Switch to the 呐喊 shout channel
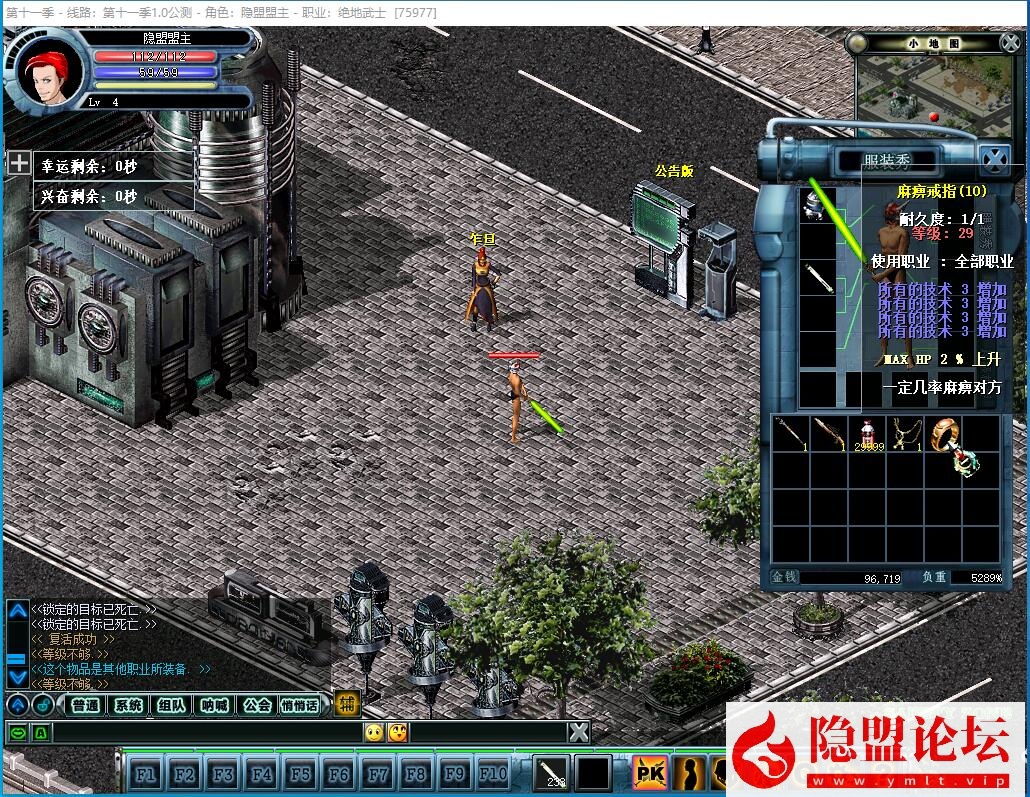Screen dimensions: 1030x797 (x=214, y=705)
